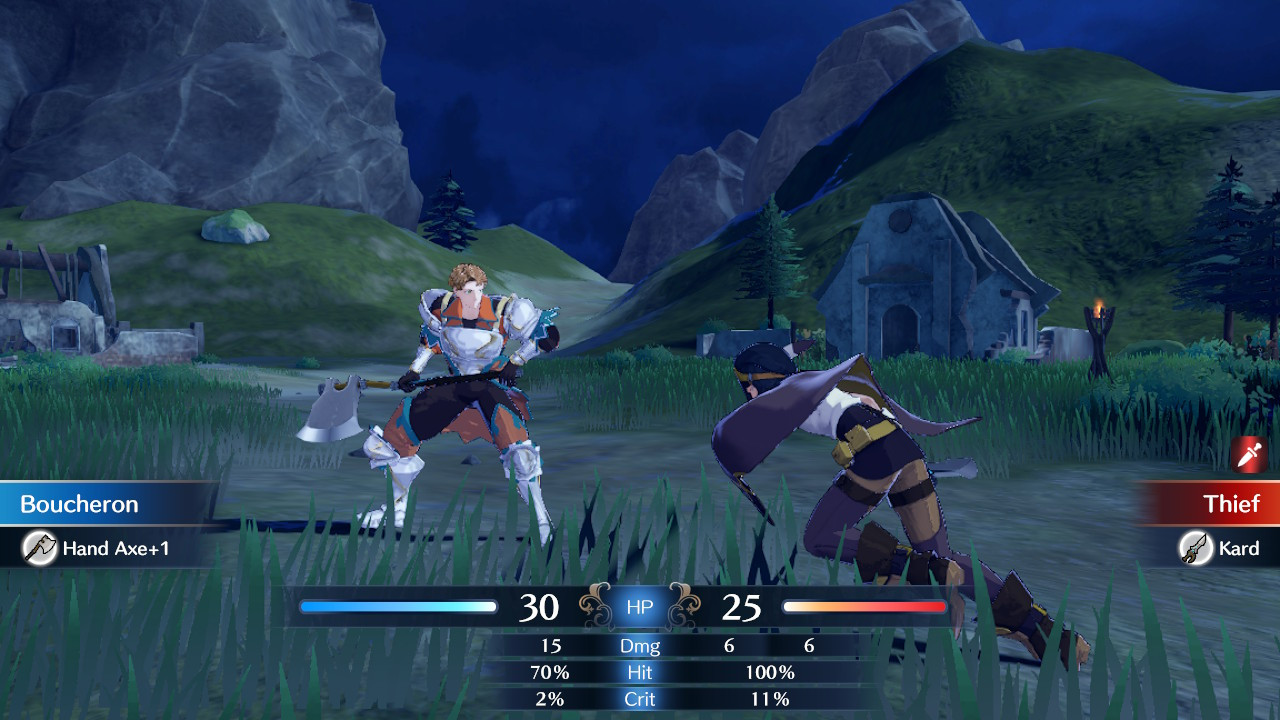
Task: Click the HP emblem in the center
Action: click(x=640, y=606)
